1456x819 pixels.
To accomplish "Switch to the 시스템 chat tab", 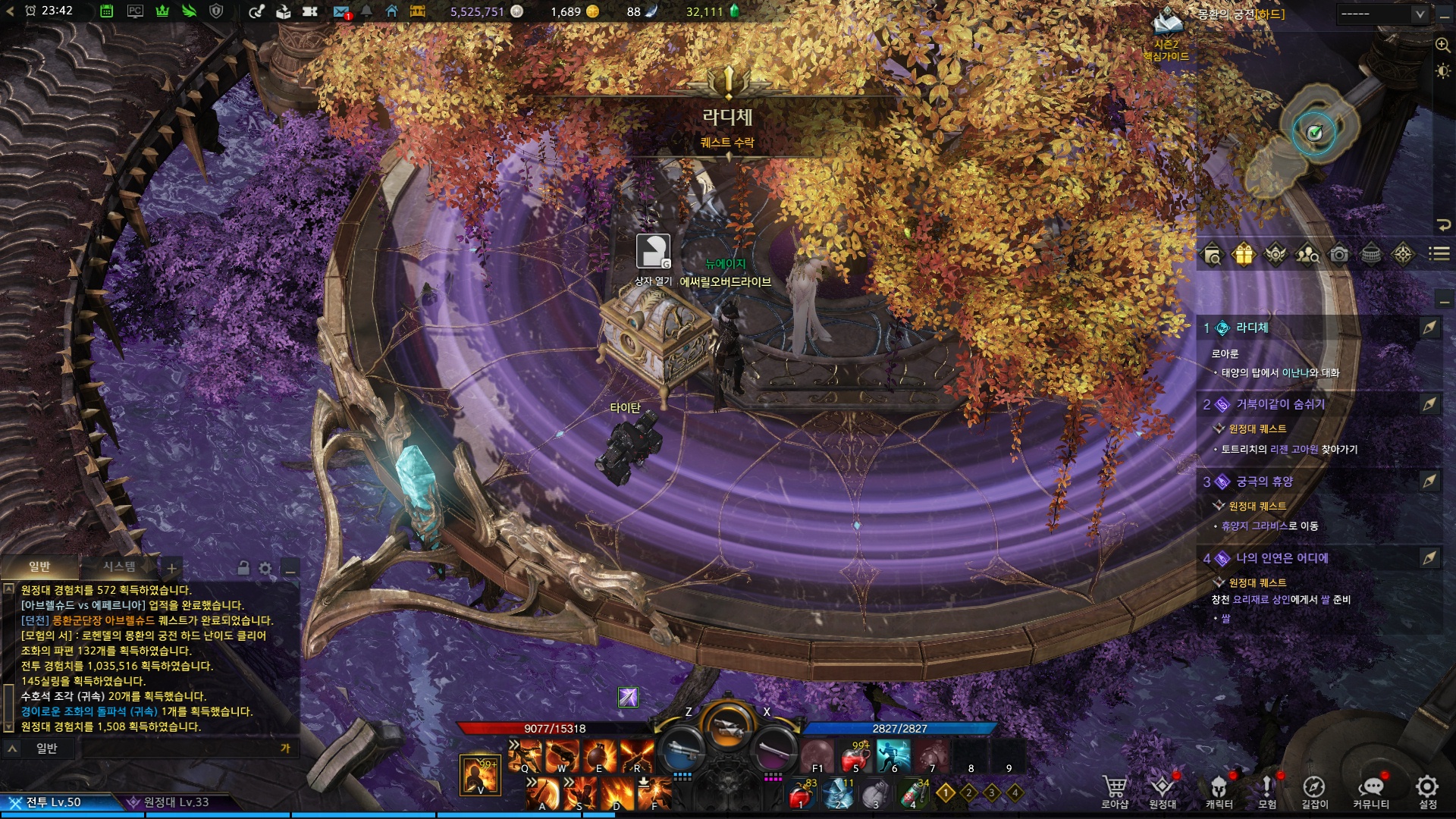I will point(119,566).
